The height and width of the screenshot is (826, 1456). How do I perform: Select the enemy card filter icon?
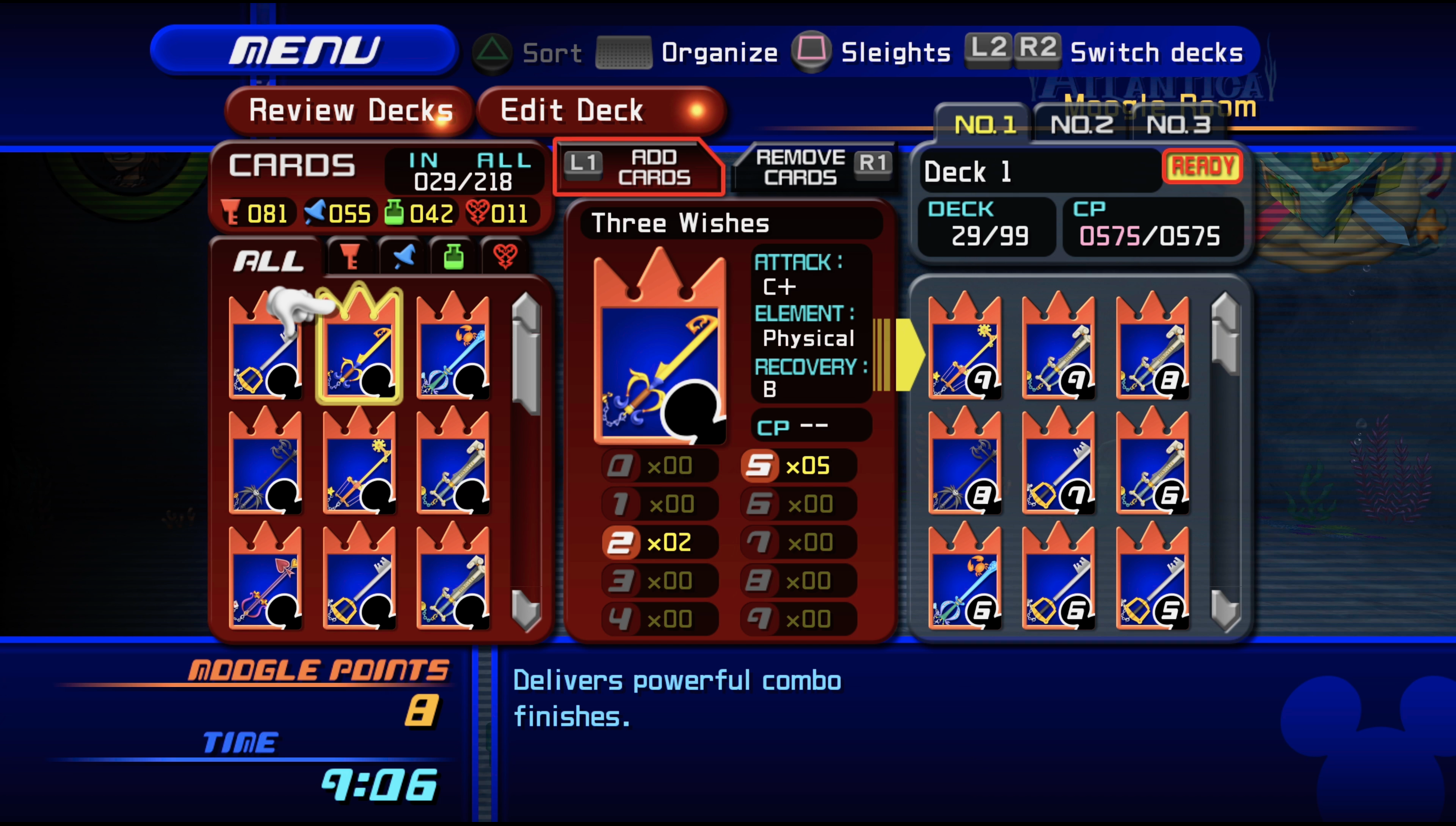tap(505, 256)
